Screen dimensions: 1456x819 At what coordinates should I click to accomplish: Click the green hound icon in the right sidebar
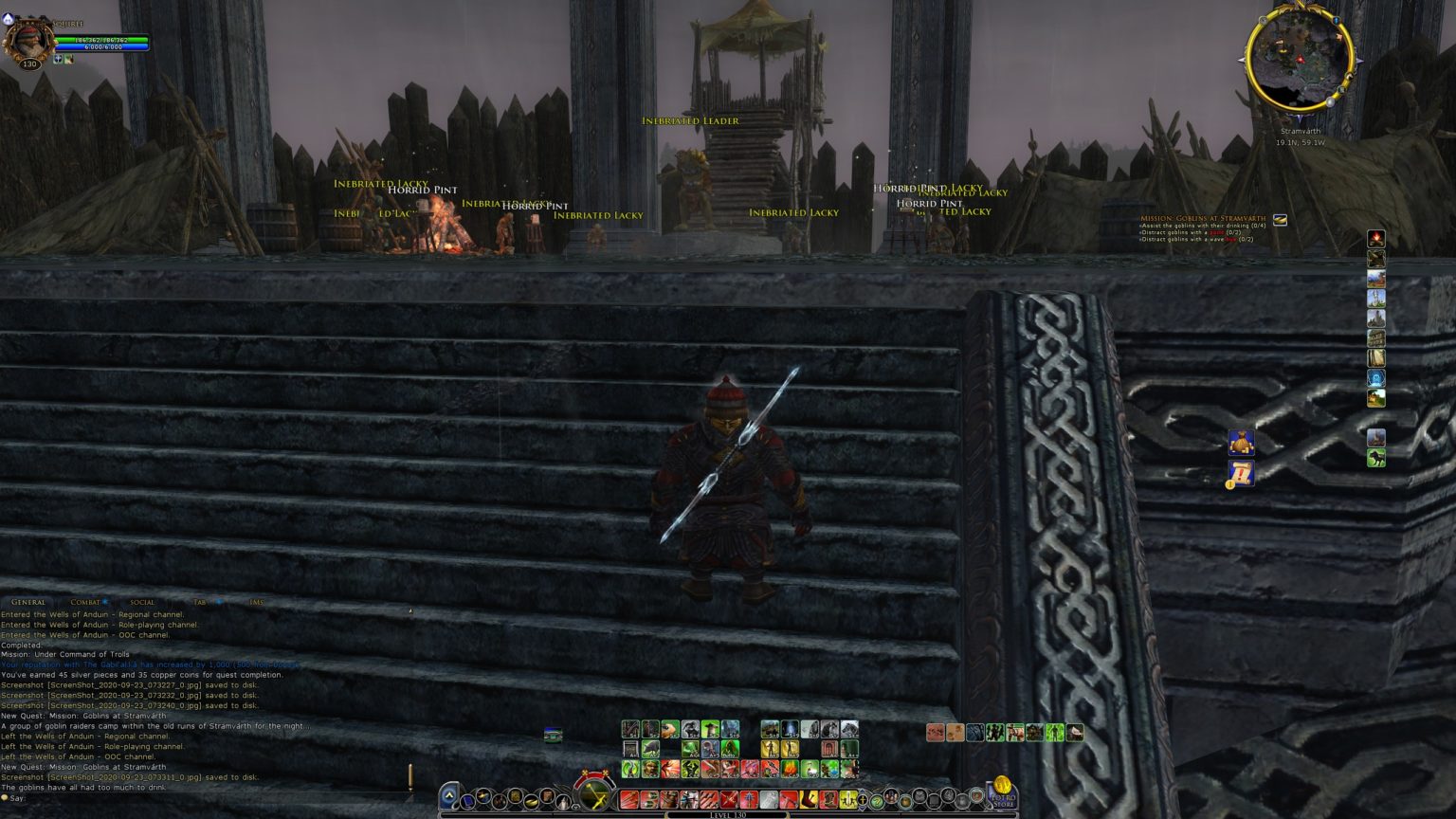[x=1374, y=460]
